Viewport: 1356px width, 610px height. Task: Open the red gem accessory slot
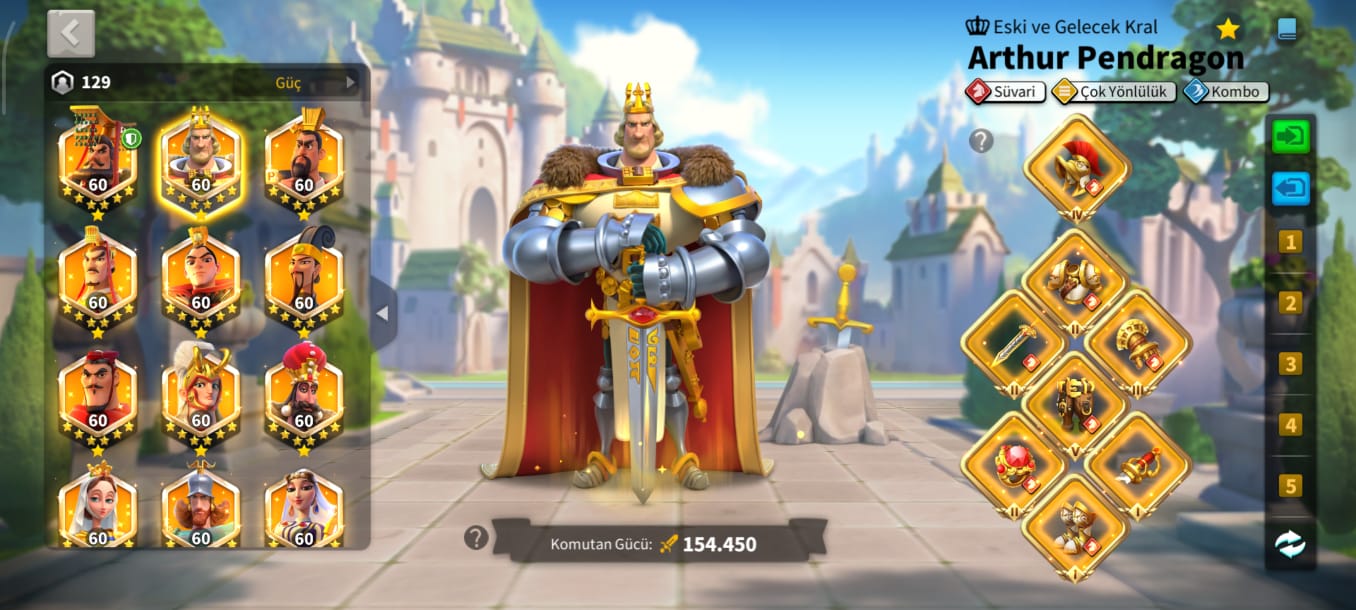point(1014,465)
